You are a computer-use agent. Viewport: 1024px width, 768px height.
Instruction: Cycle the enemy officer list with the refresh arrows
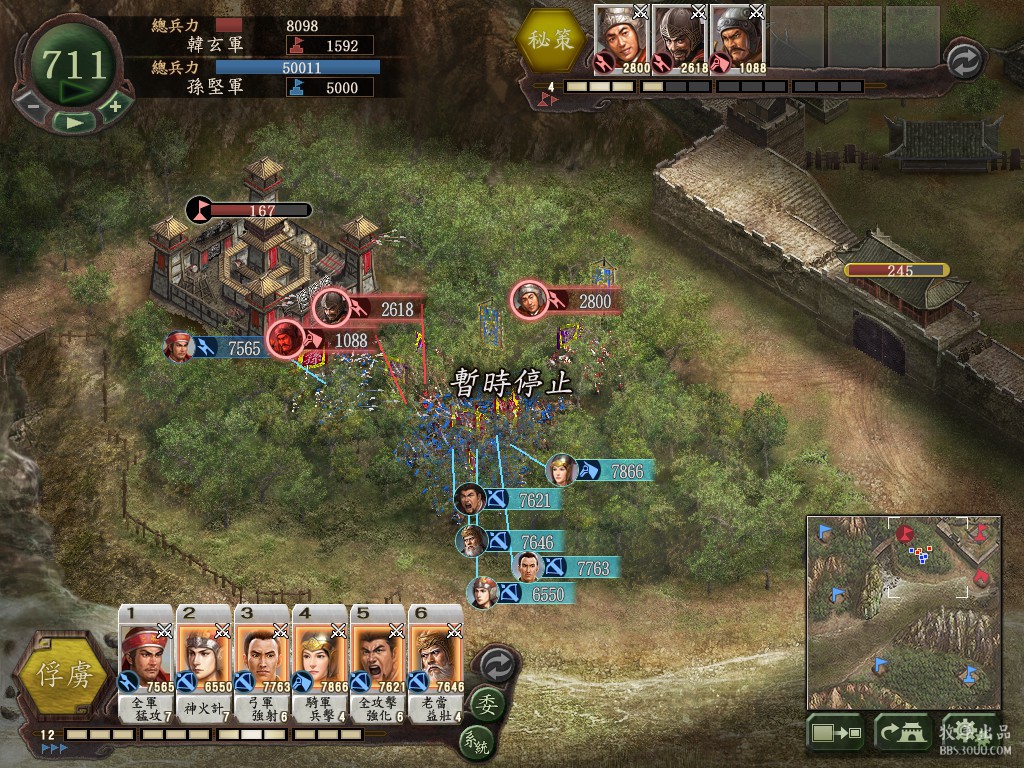(964, 60)
